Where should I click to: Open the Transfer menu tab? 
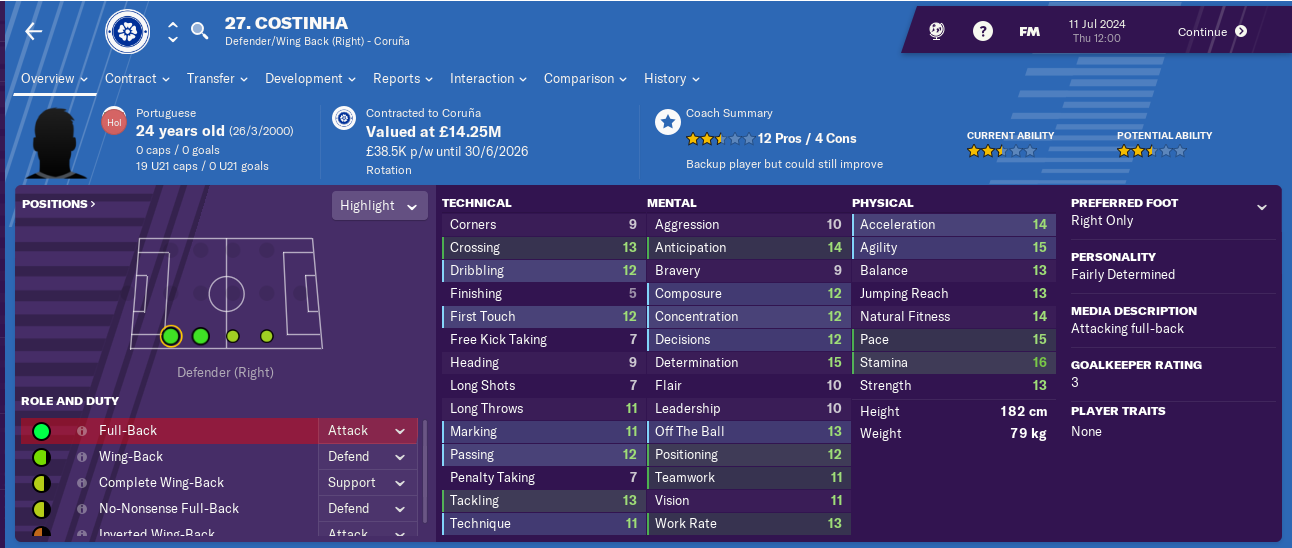tap(217, 78)
